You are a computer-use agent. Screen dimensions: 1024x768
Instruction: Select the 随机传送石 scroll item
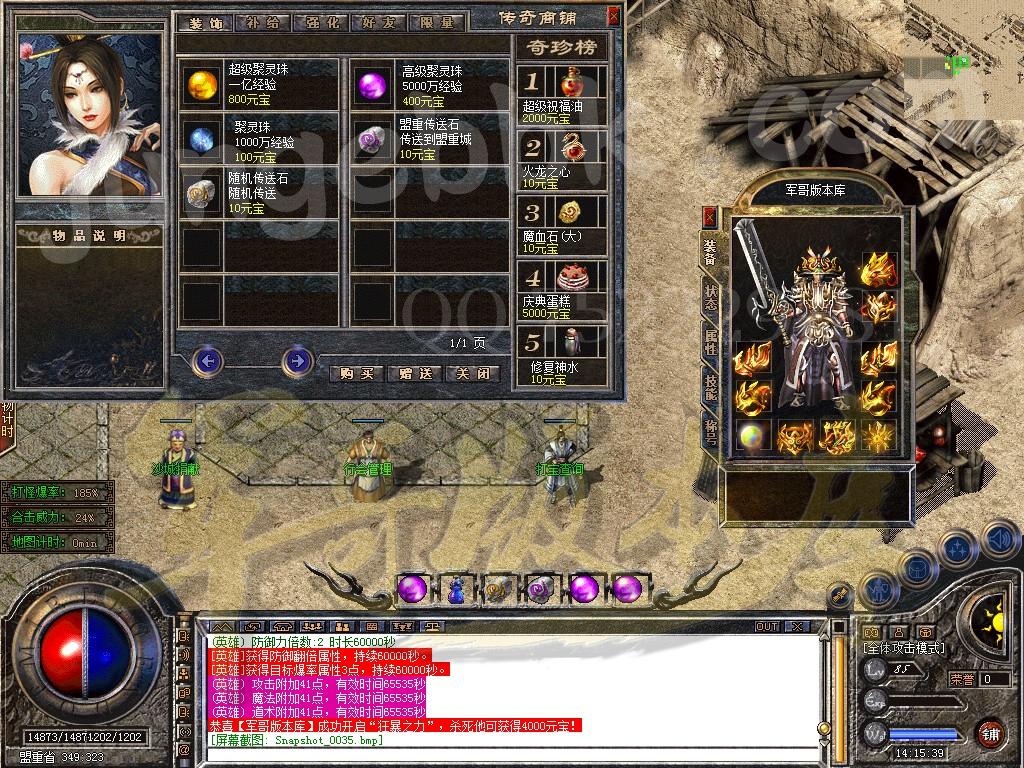click(x=202, y=192)
